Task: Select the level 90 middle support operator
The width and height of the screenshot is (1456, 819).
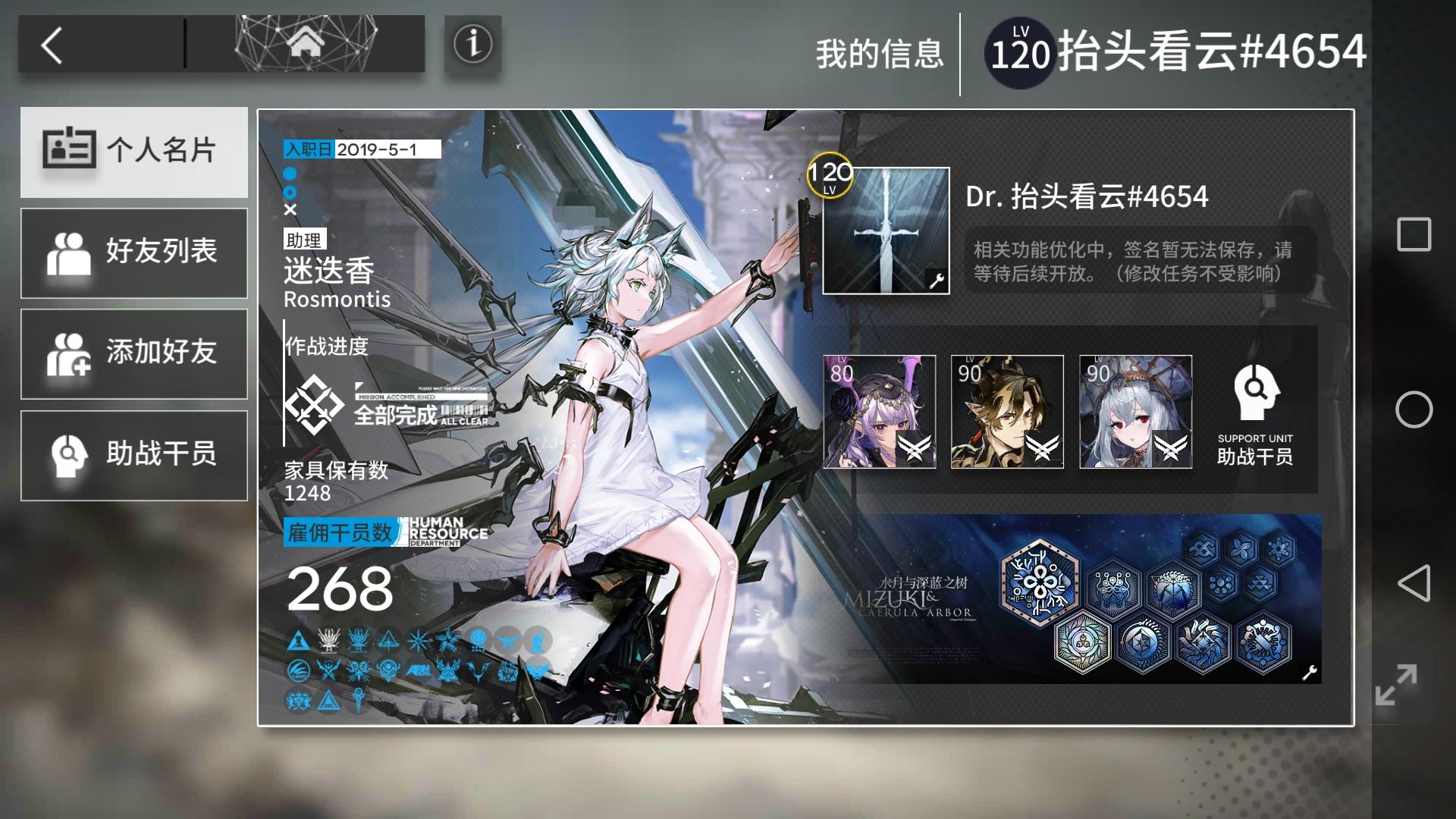Action: click(x=1008, y=412)
